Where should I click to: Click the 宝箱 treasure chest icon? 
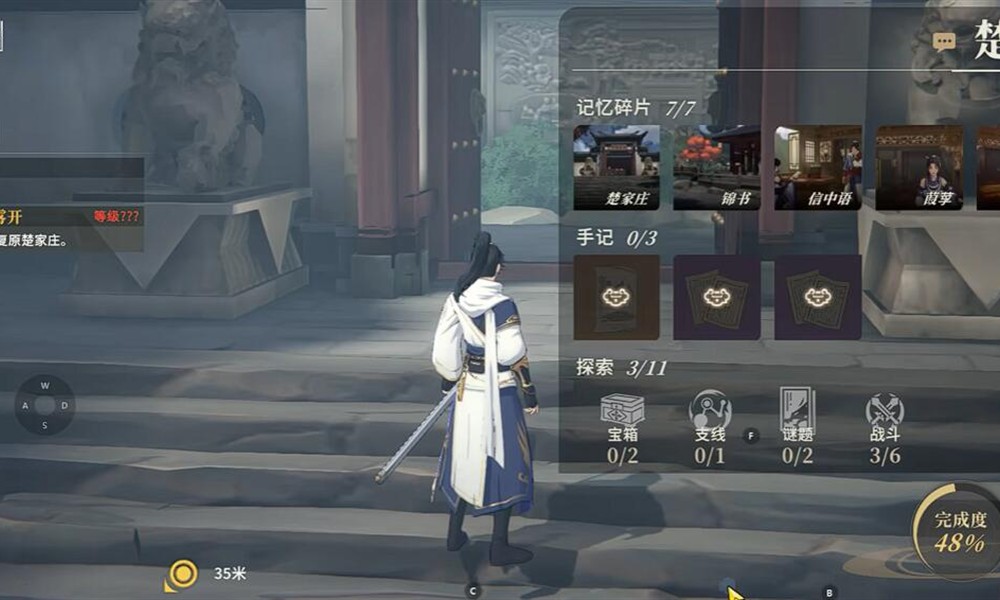[x=622, y=410]
